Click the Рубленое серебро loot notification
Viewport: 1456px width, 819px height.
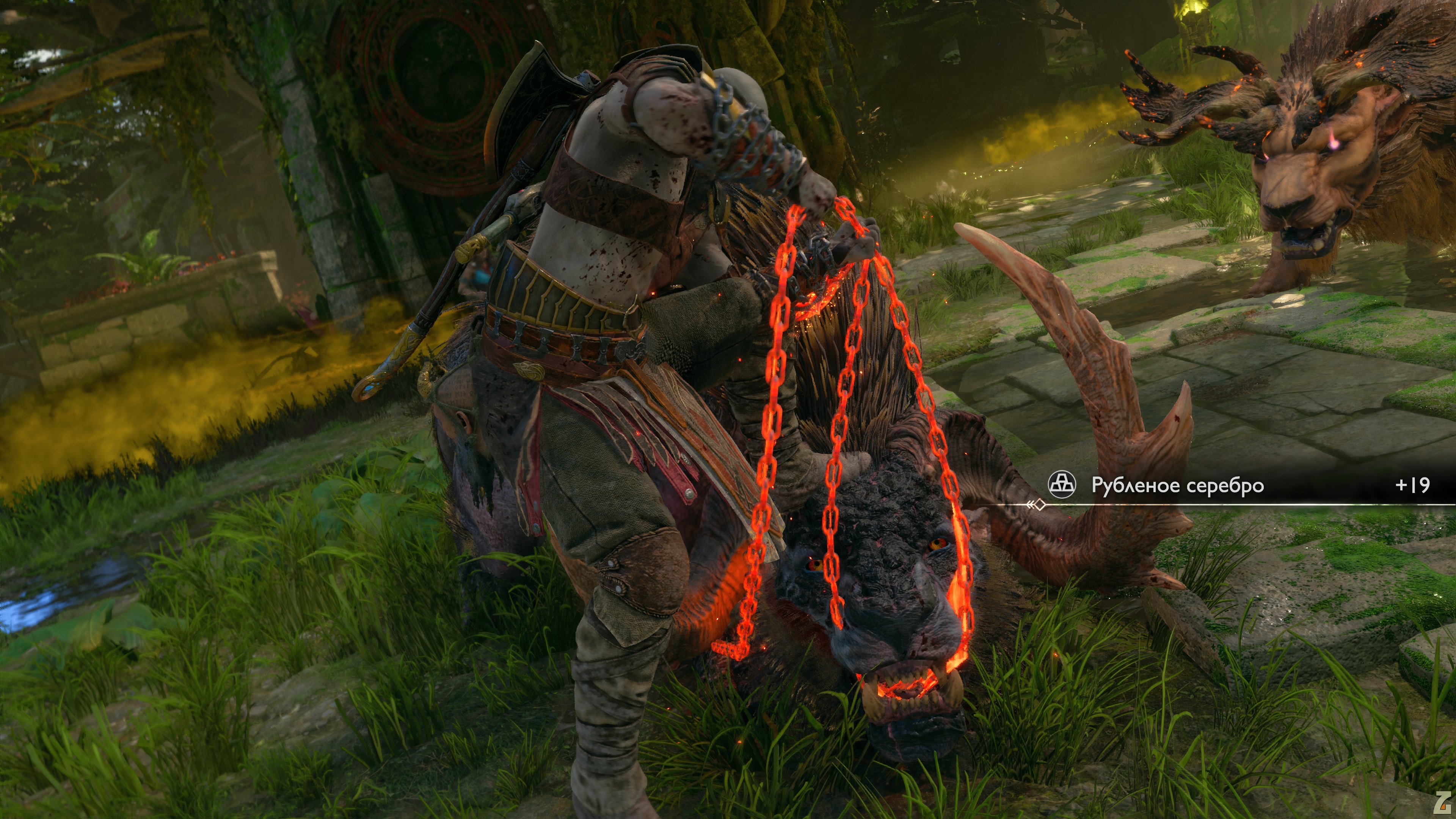(x=1177, y=485)
